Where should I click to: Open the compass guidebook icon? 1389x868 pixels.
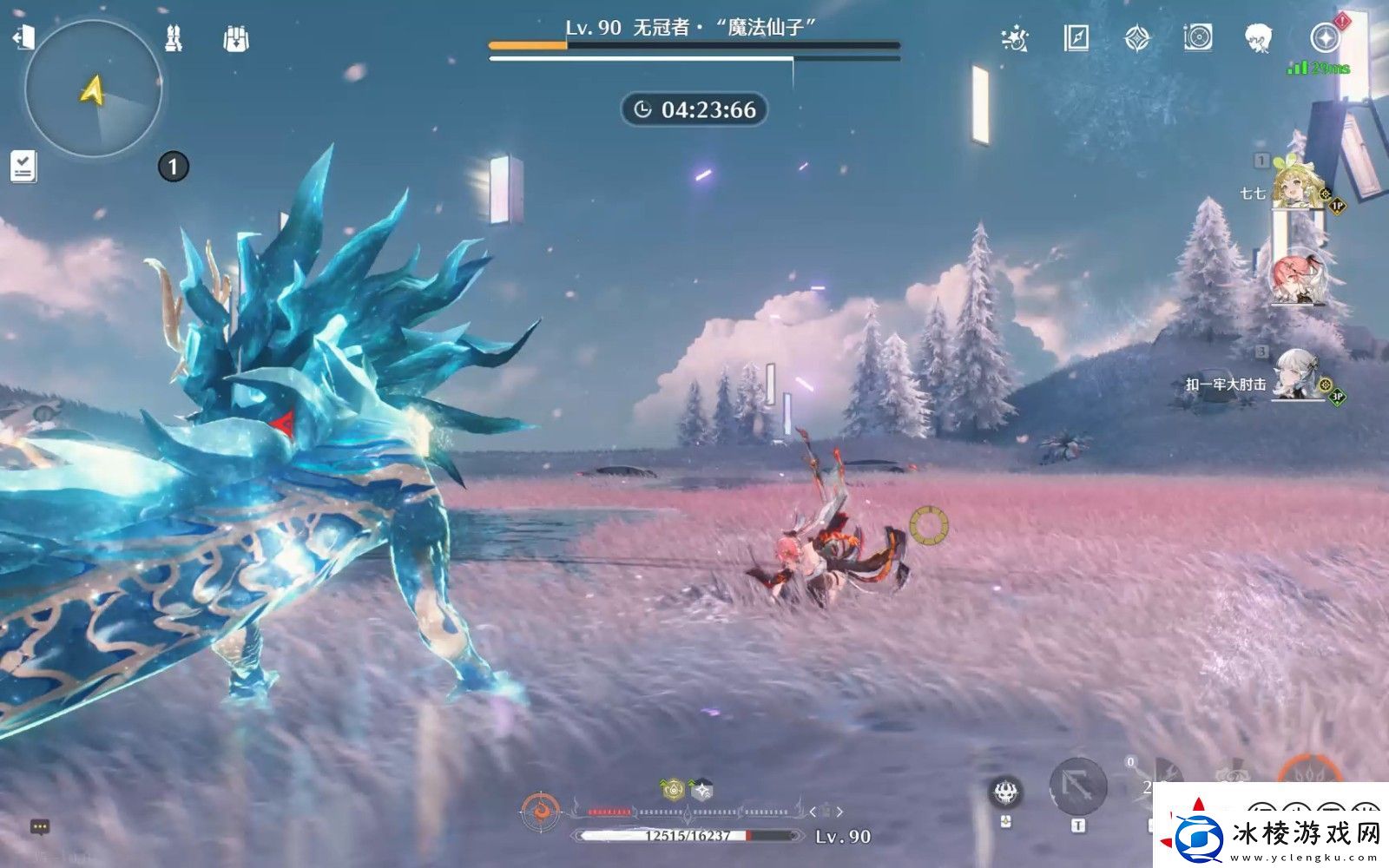[1076, 38]
